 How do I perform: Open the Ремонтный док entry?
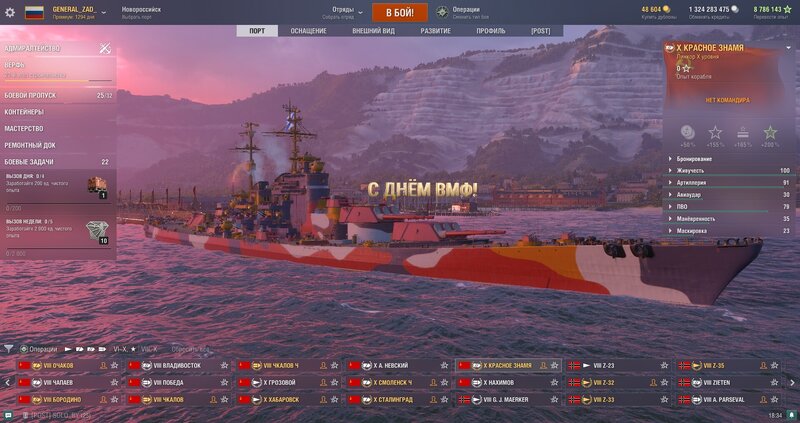pyautogui.click(x=28, y=145)
